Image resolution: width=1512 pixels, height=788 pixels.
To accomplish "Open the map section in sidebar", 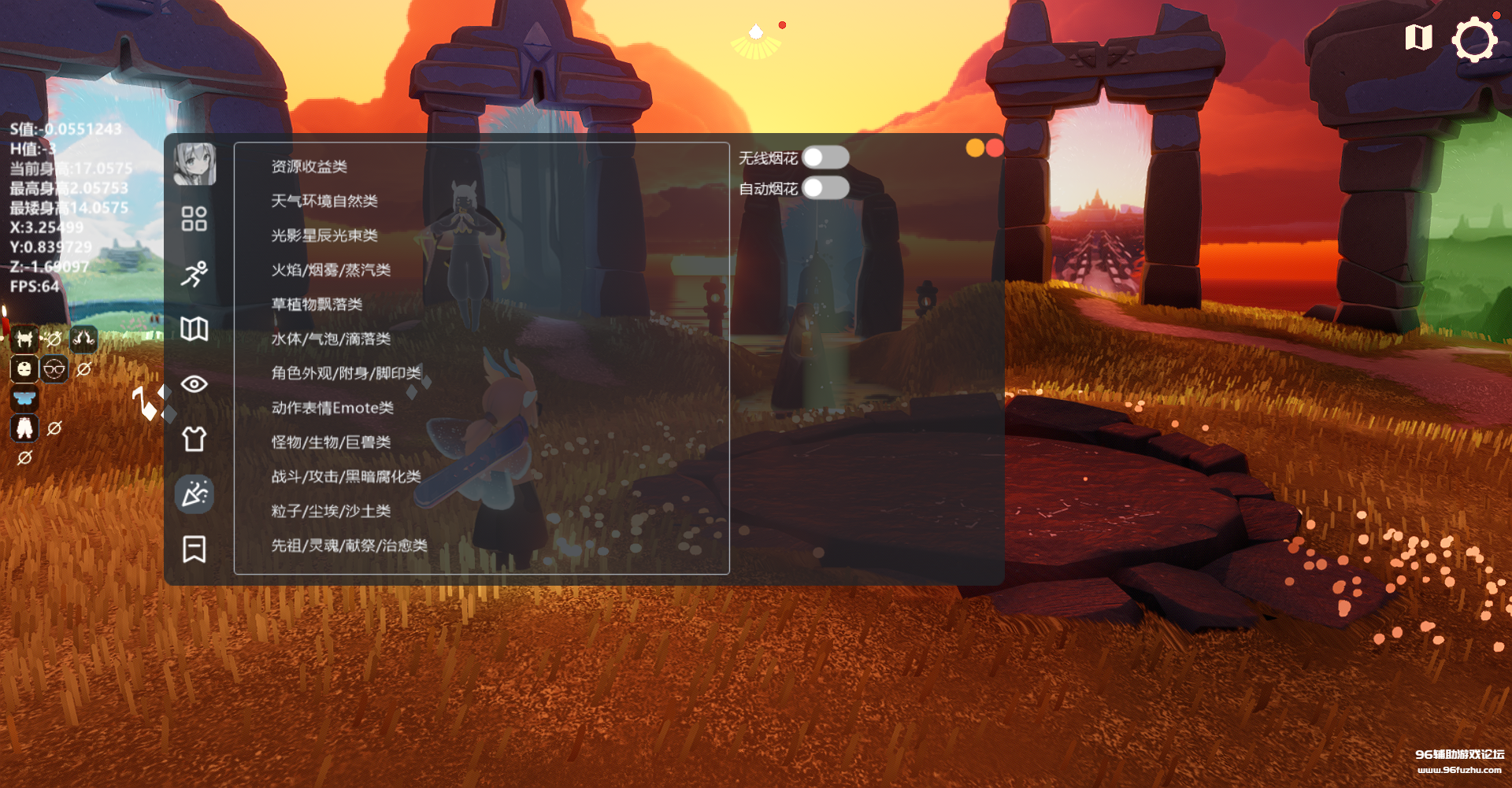I will (x=195, y=330).
